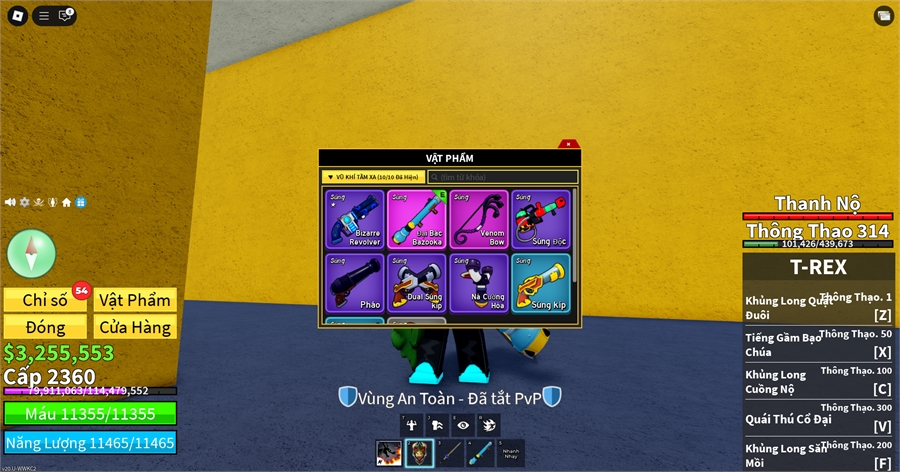Choose the Đại Bác Bazooka item

[x=416, y=219]
